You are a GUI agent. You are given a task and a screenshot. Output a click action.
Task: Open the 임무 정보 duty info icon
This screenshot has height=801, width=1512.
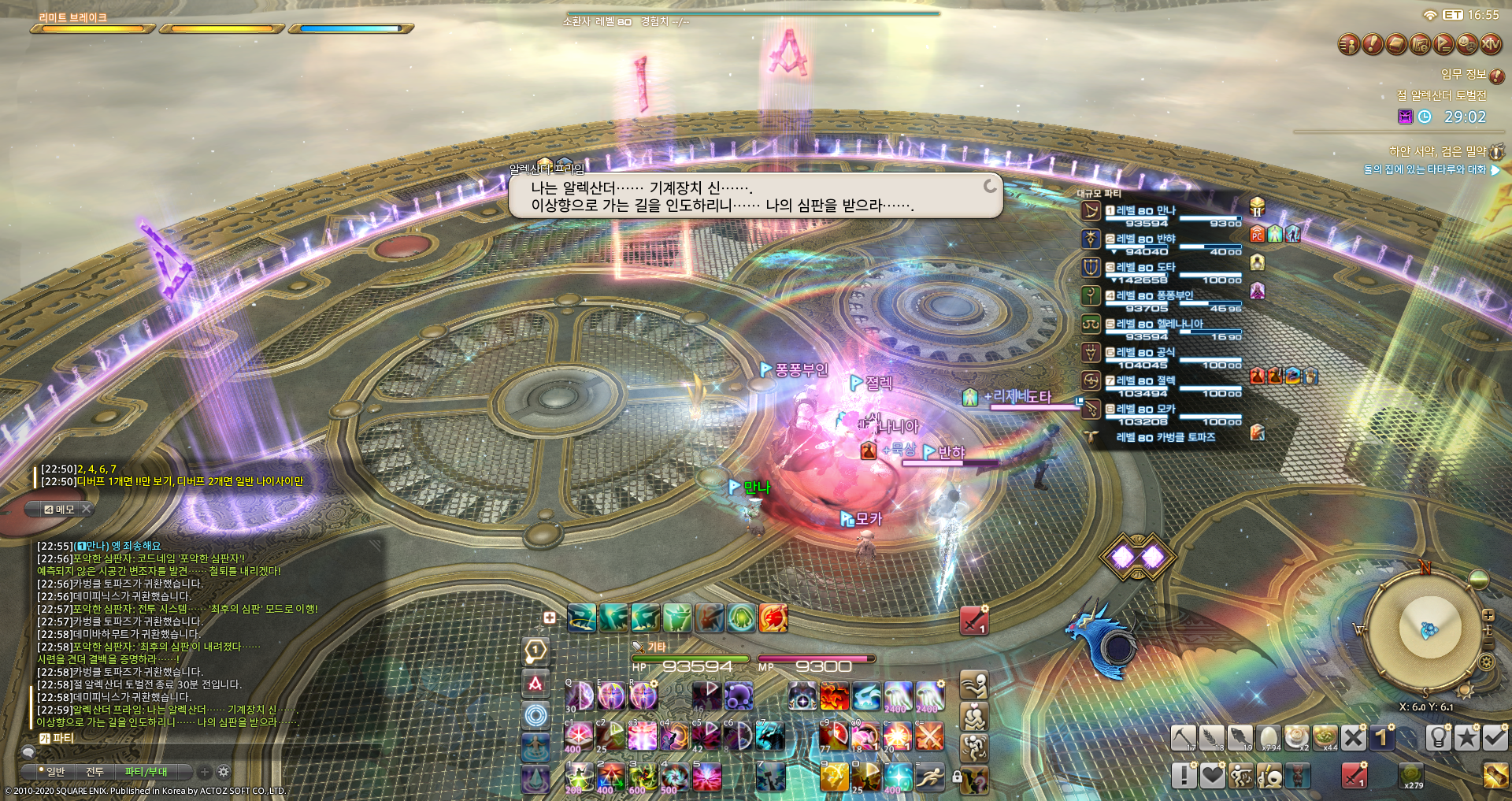[1497, 76]
